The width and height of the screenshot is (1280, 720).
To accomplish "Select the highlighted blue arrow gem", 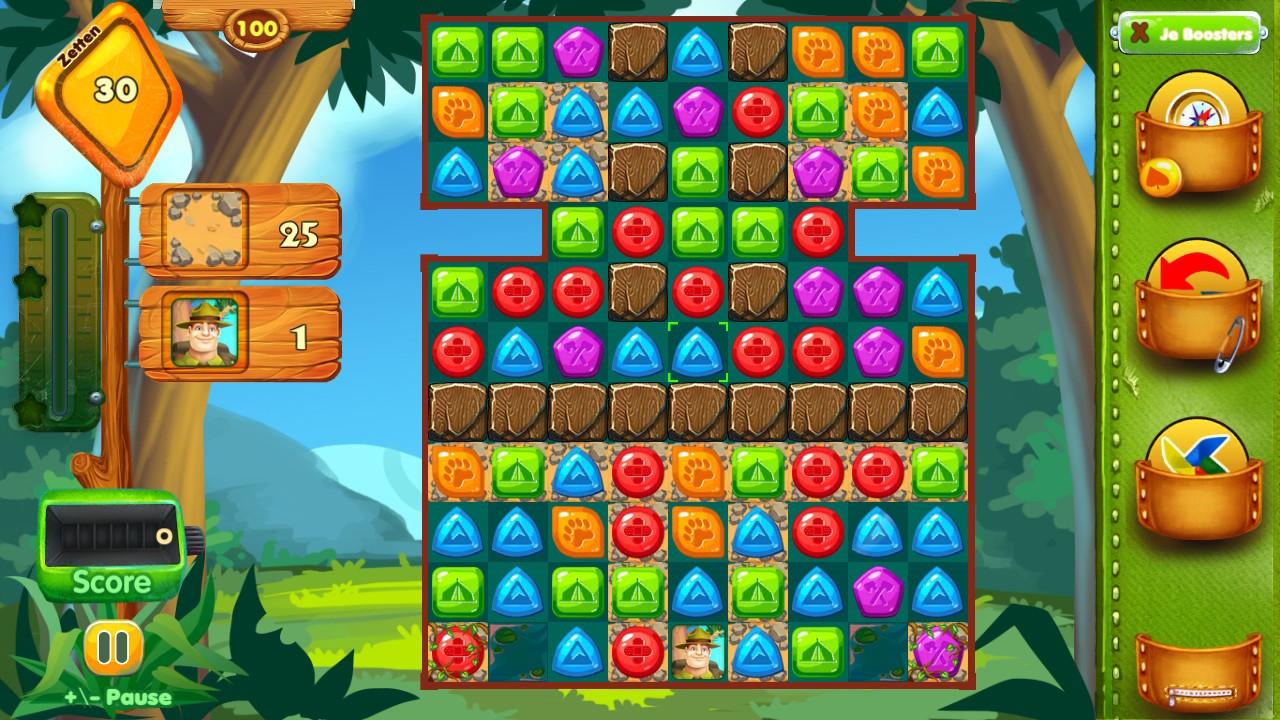I will 698,352.
